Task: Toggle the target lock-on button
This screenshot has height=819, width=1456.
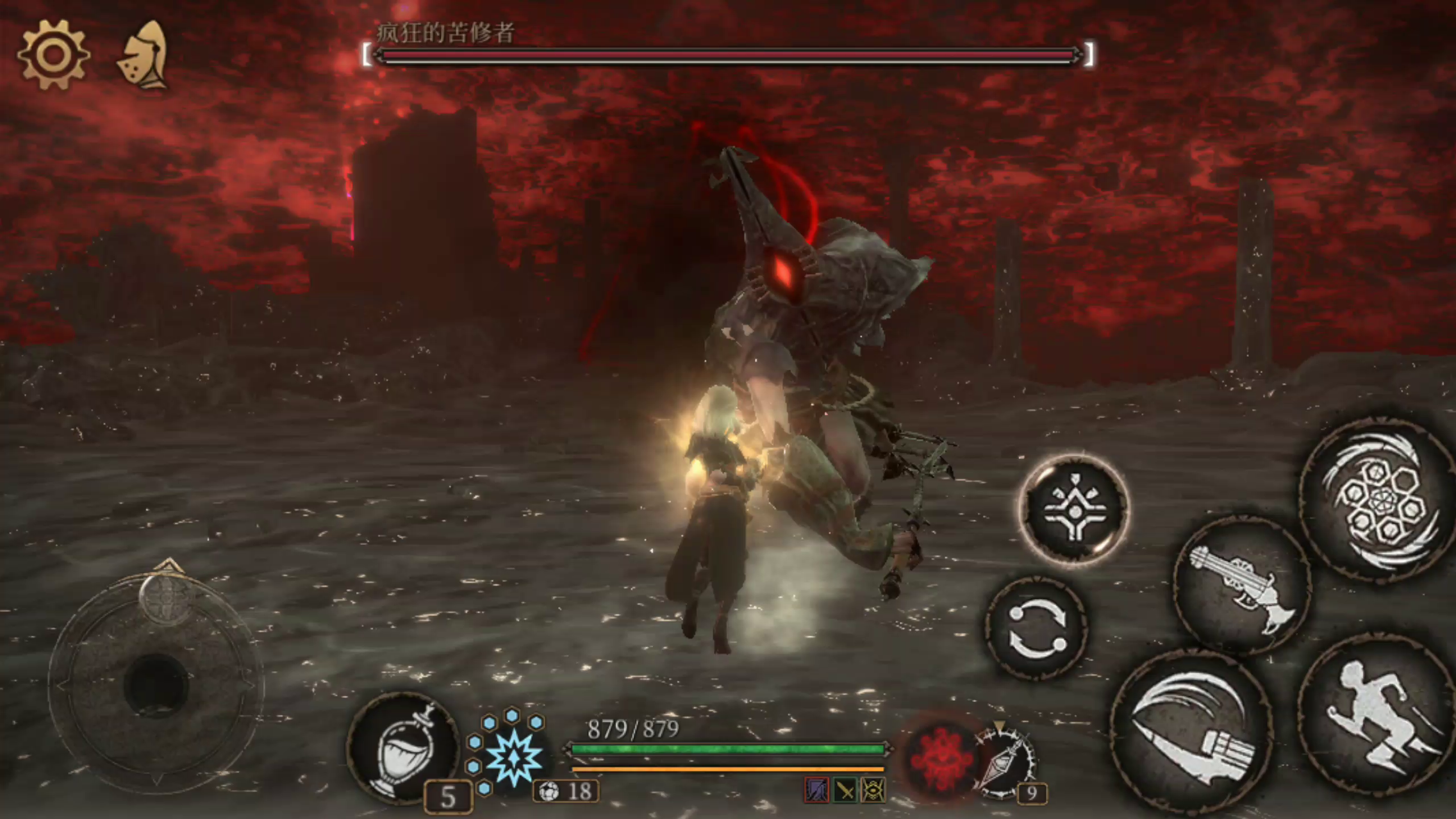Action: click(1074, 509)
